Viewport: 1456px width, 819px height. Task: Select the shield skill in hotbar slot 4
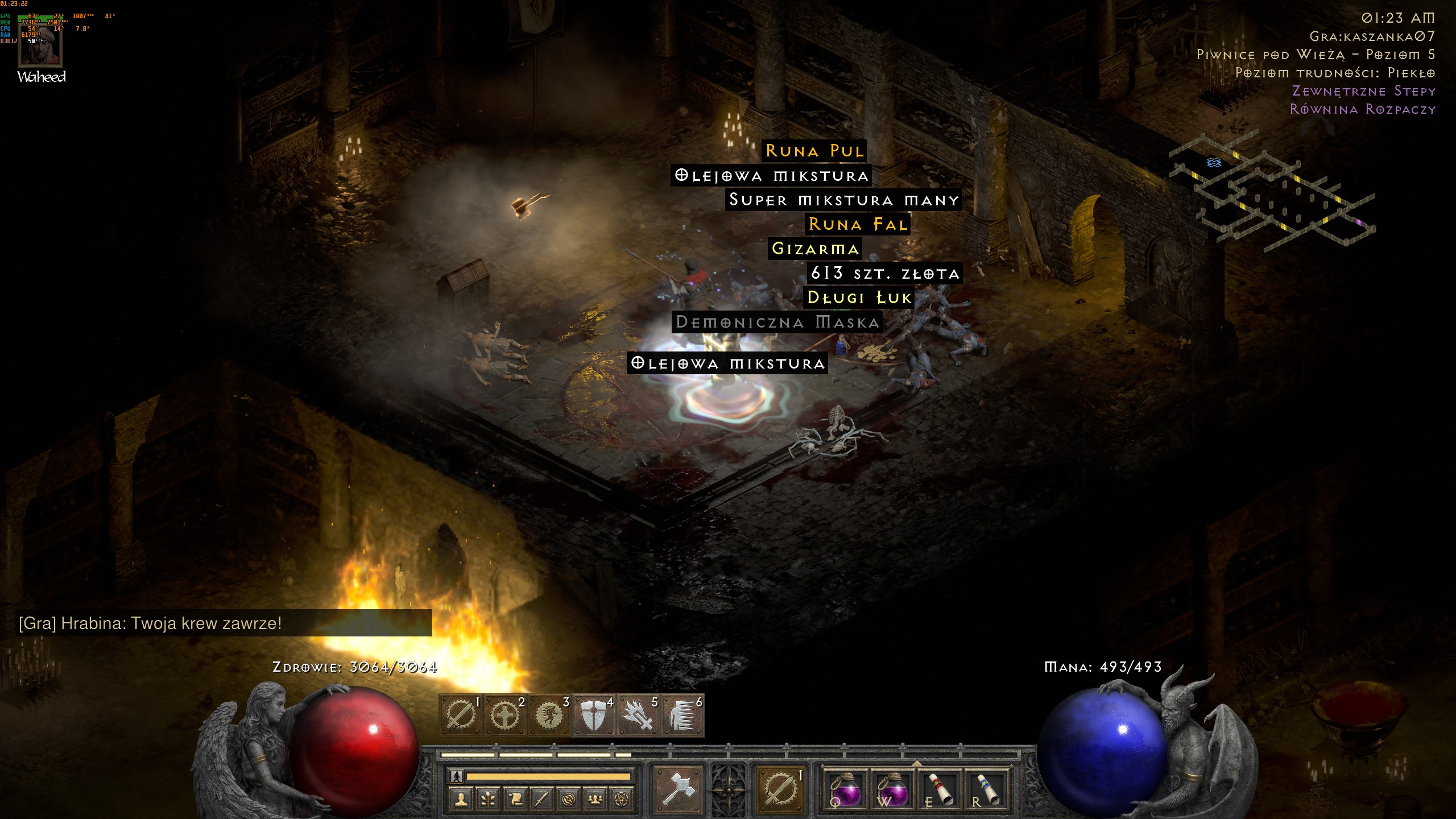tap(594, 715)
